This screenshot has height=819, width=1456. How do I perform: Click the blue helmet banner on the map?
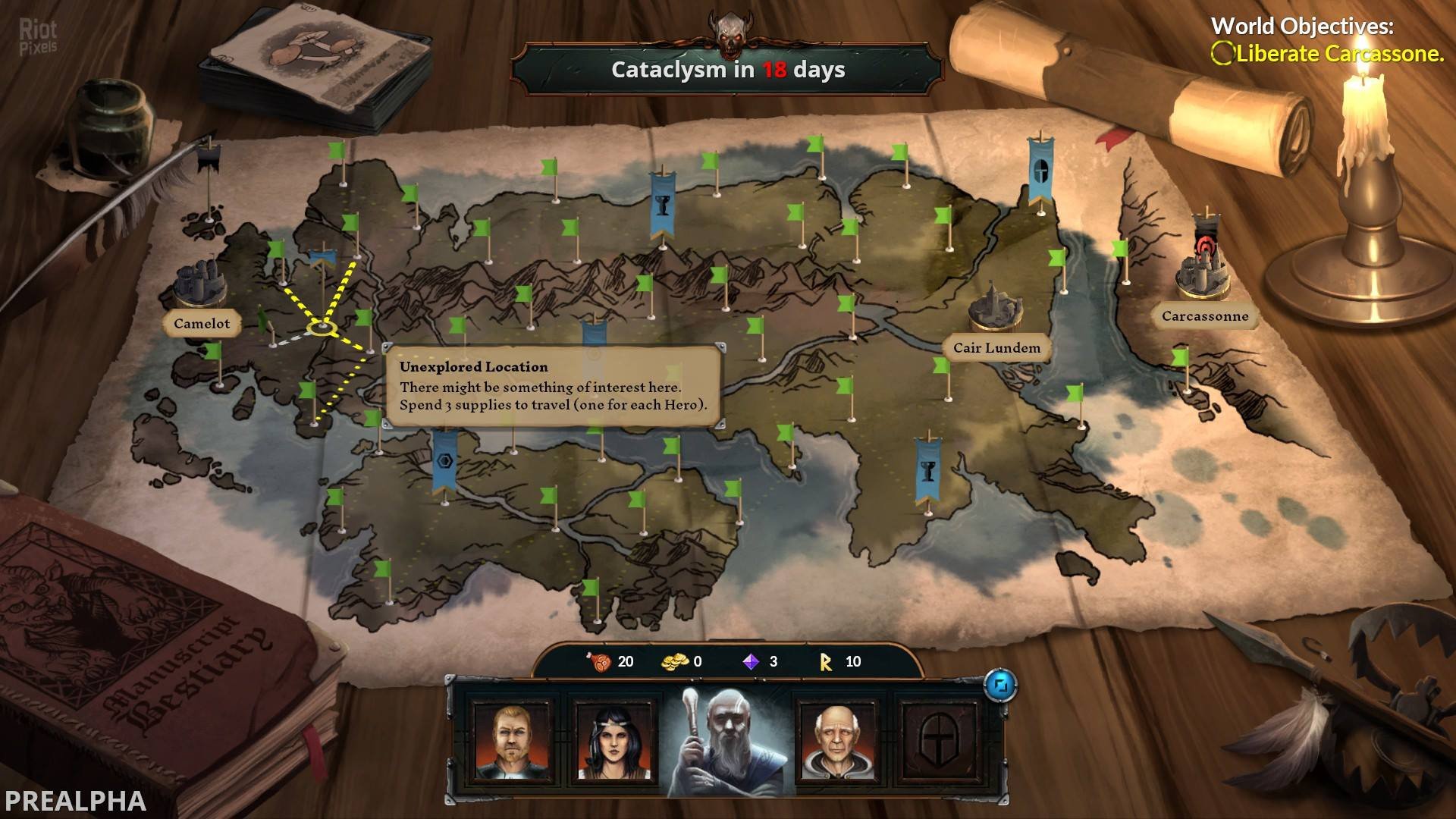click(1040, 171)
